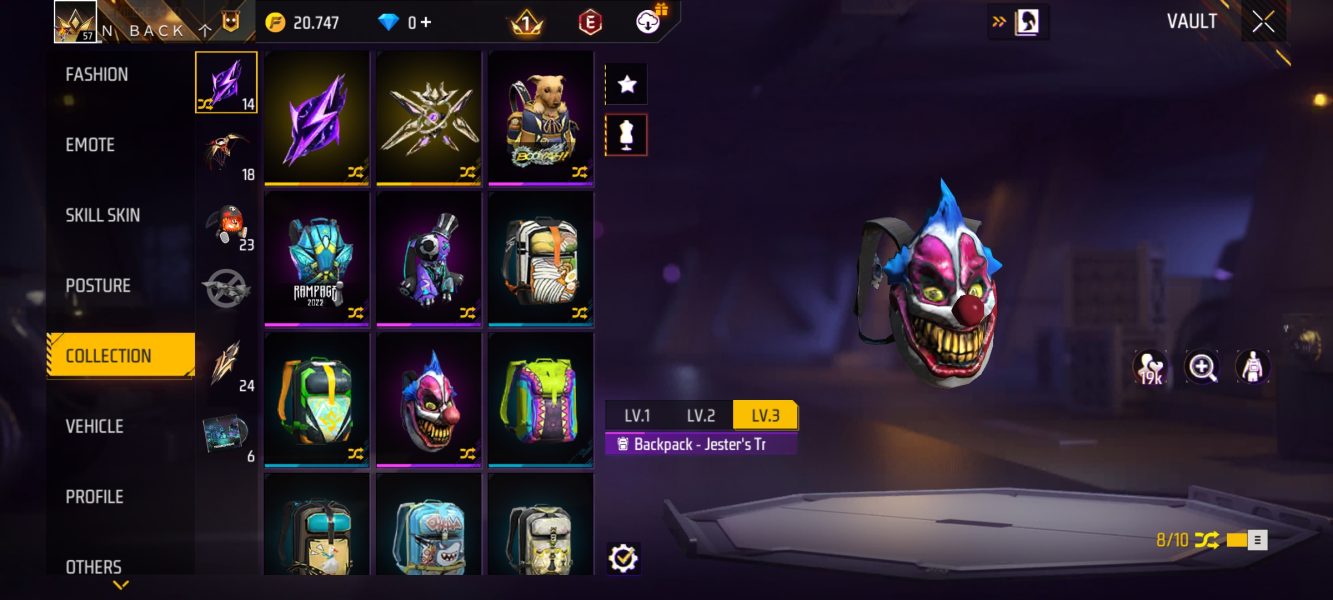Tap the diamond currency plus button
Viewport: 1333px width, 600px height.
(x=426, y=22)
